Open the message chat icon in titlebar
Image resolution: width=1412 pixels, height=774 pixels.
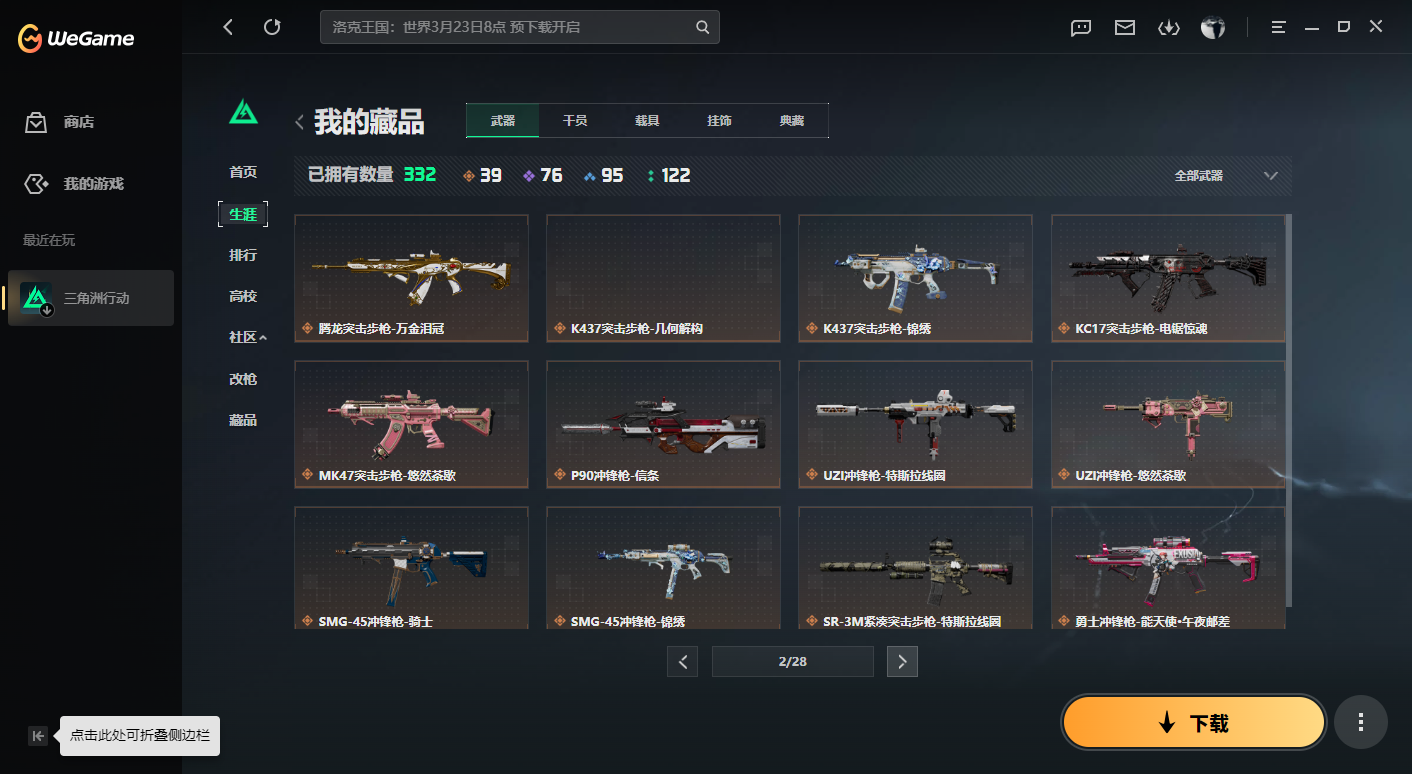(x=1080, y=28)
